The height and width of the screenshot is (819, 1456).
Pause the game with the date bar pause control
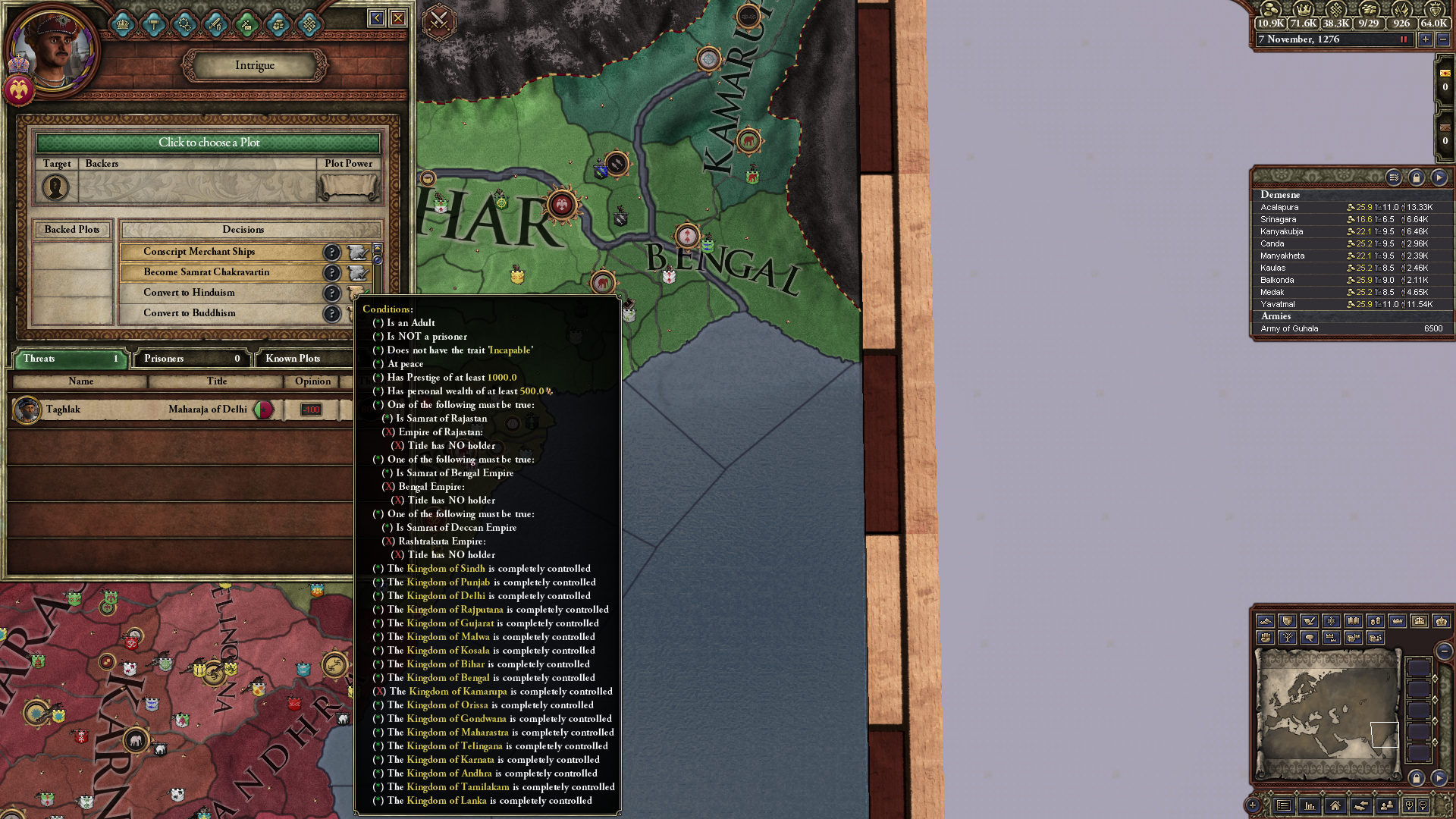tap(1404, 39)
